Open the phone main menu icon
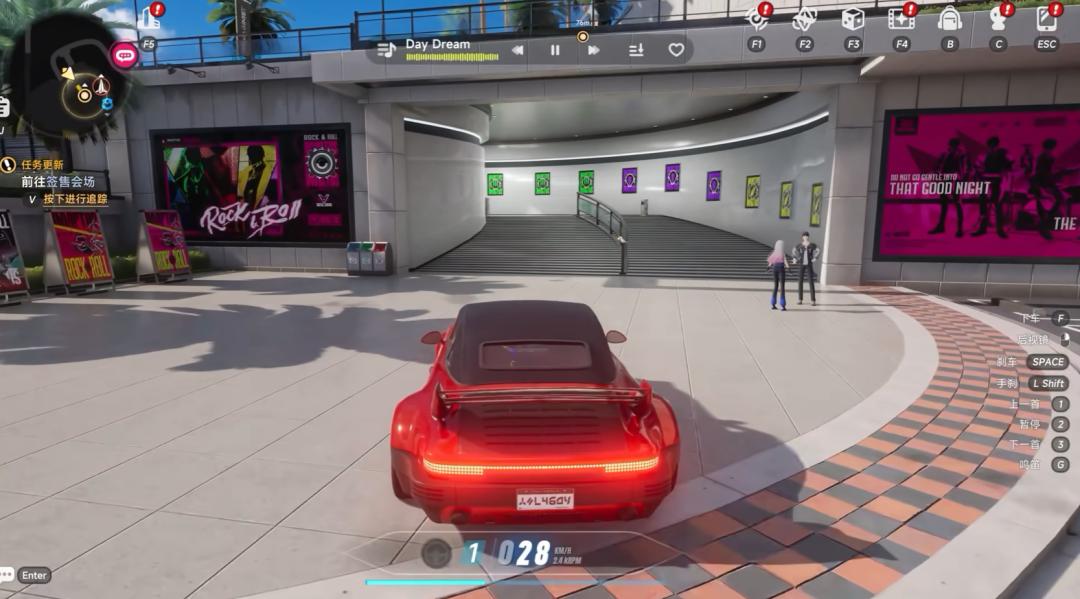Viewport: 1080px width, 599px height. [1046, 19]
